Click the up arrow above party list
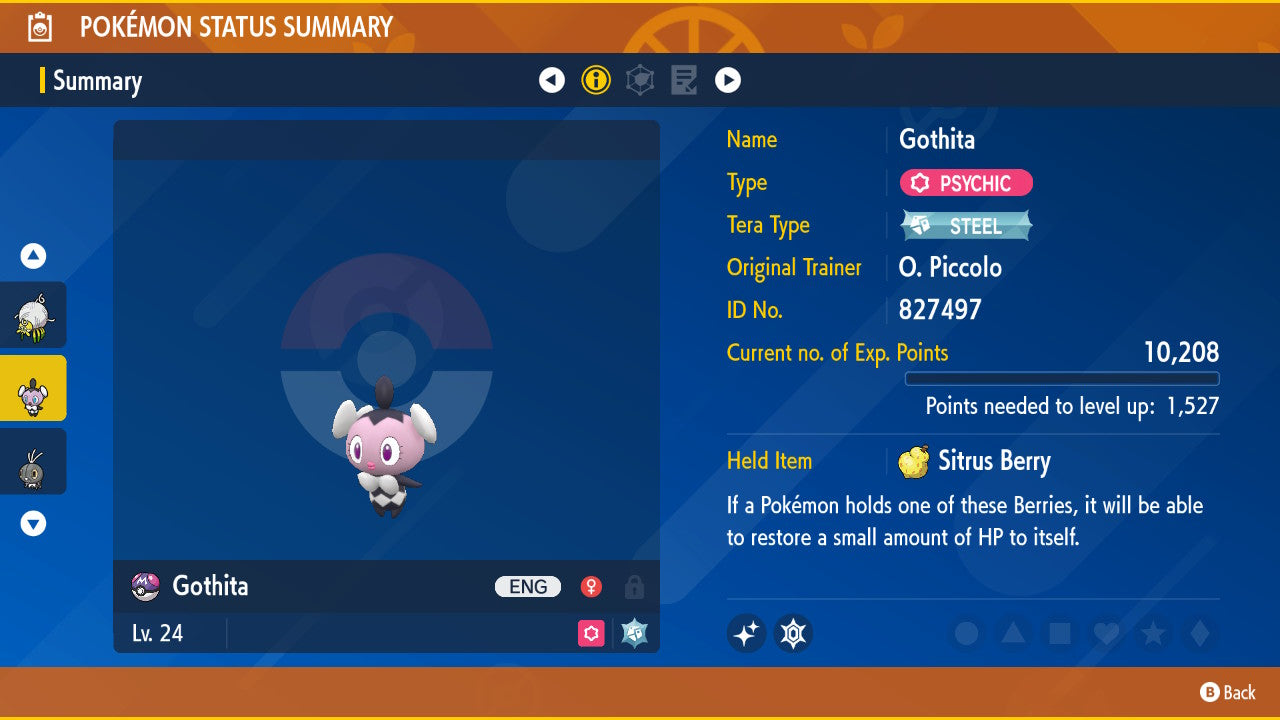Image resolution: width=1280 pixels, height=720 pixels. click(33, 256)
